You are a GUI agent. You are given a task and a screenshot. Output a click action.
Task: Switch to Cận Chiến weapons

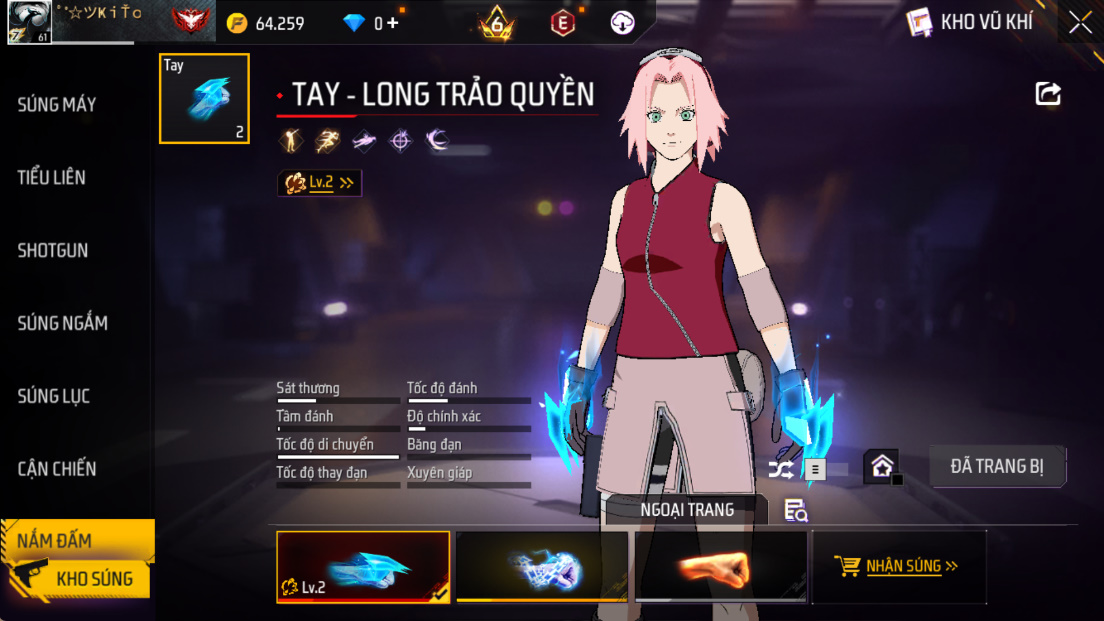(x=57, y=469)
